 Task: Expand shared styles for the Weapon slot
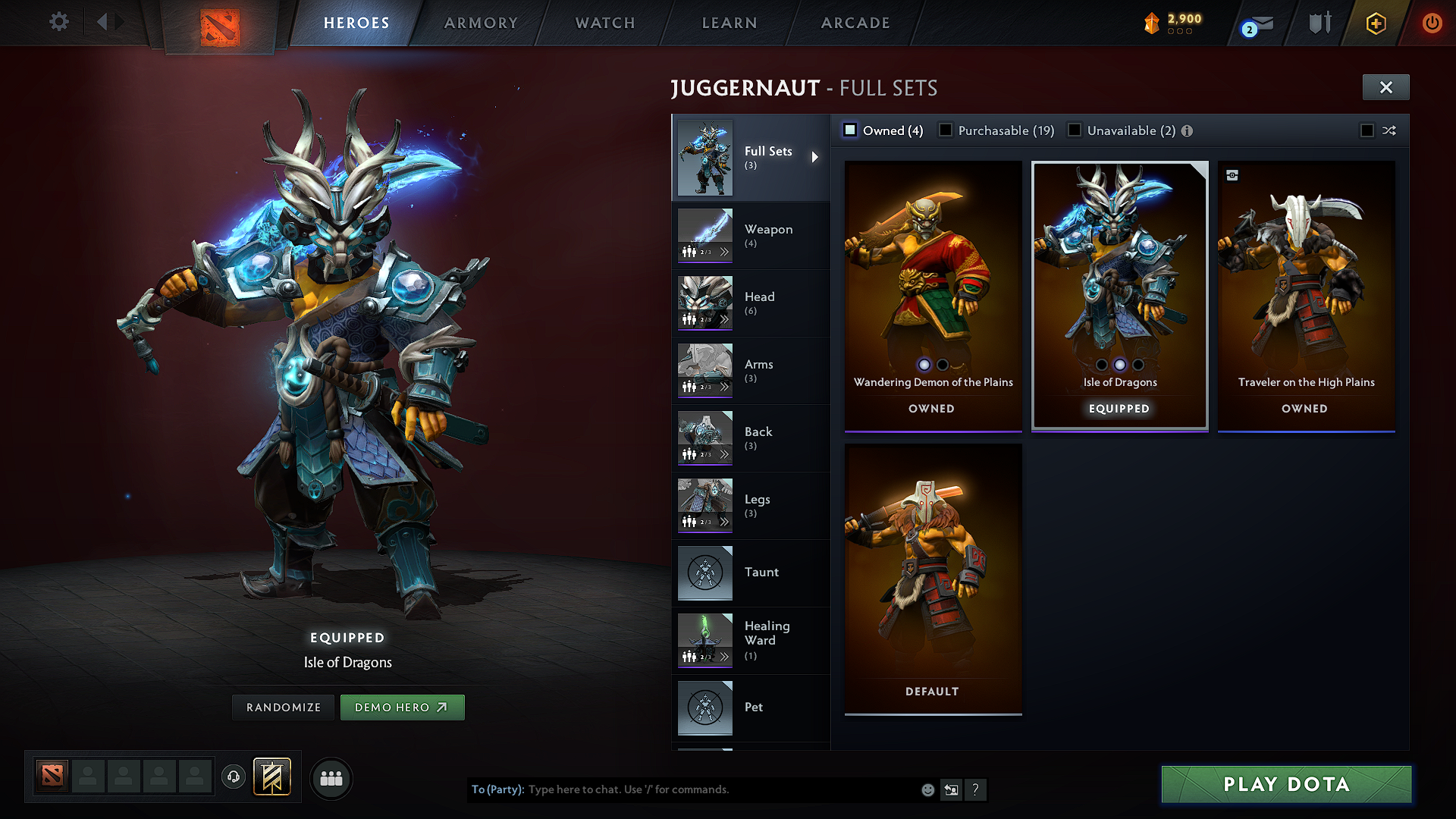tap(725, 251)
